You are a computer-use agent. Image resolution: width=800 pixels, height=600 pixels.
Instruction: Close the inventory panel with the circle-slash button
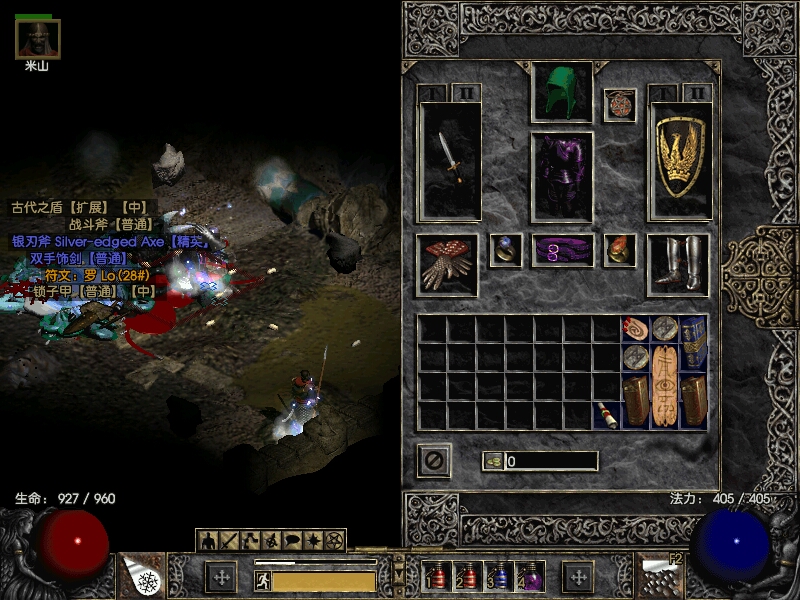click(434, 461)
